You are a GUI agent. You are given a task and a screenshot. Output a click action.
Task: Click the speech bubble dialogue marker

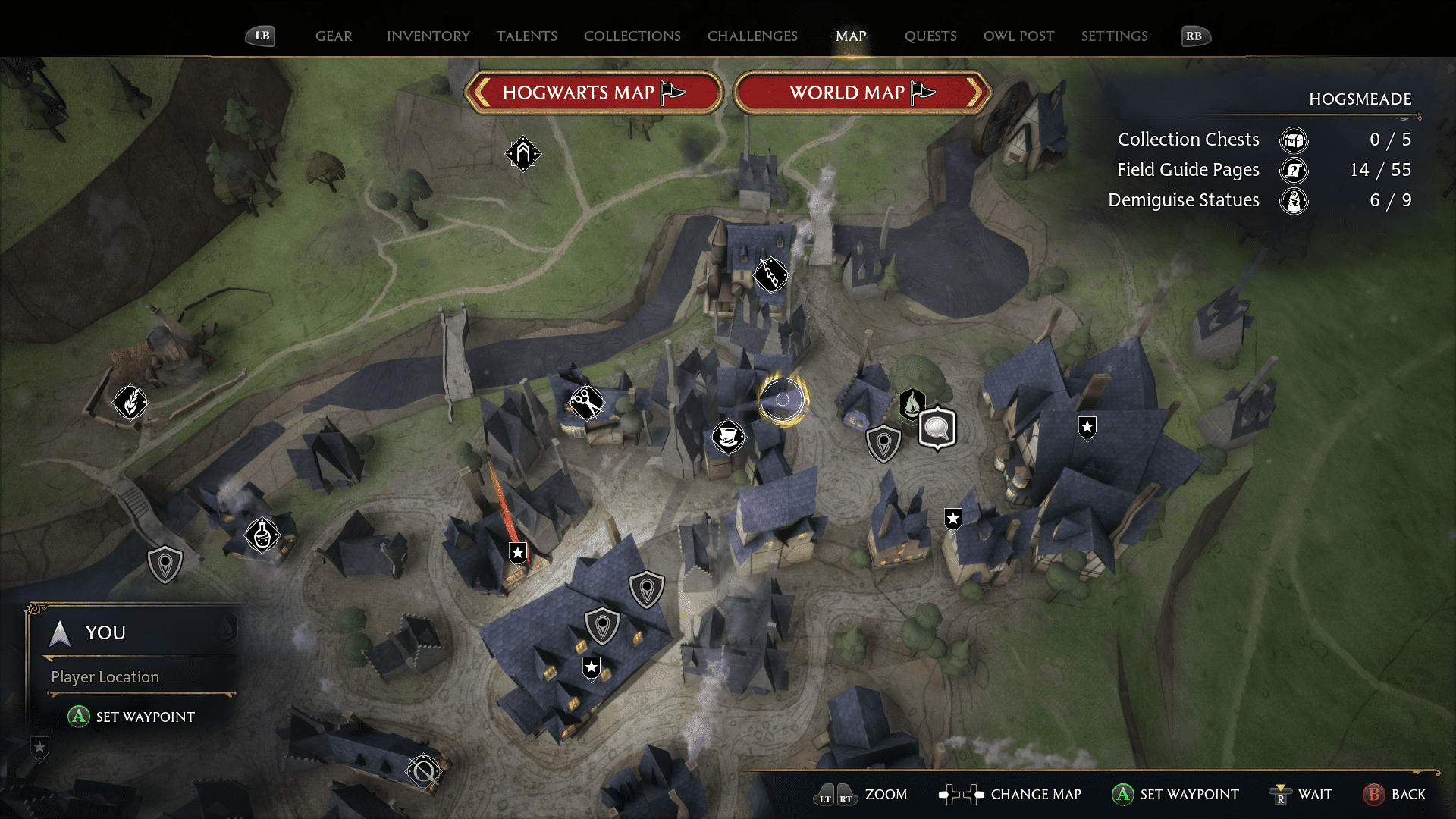tap(937, 426)
